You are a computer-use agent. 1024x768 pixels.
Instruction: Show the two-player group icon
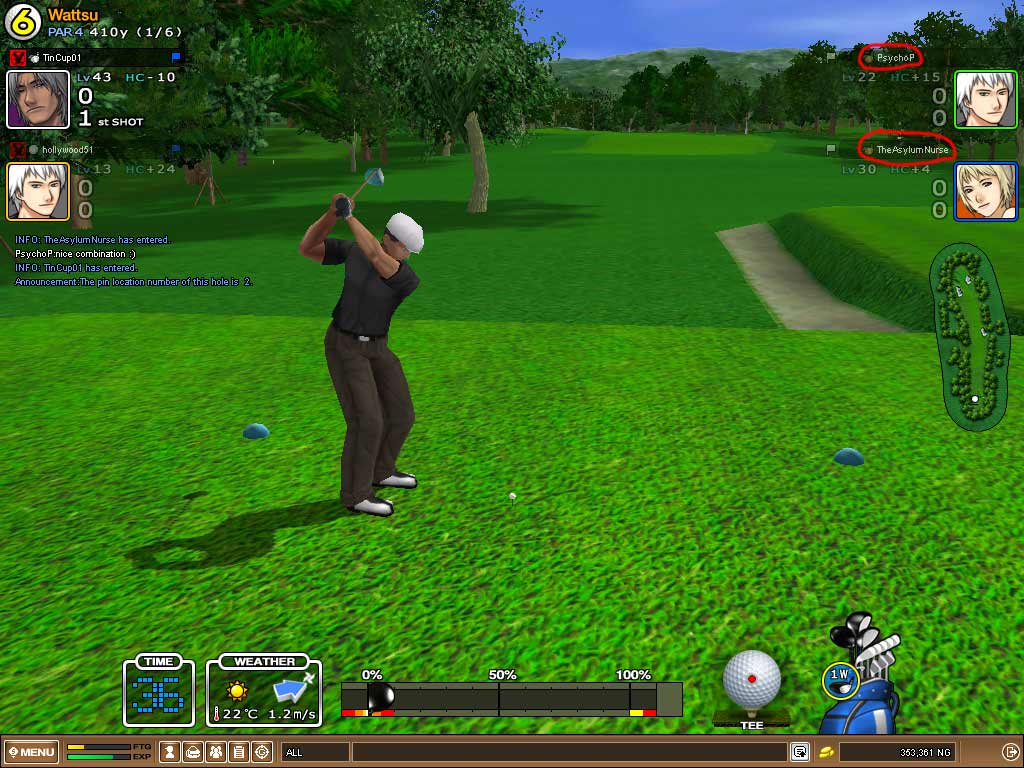click(216, 752)
